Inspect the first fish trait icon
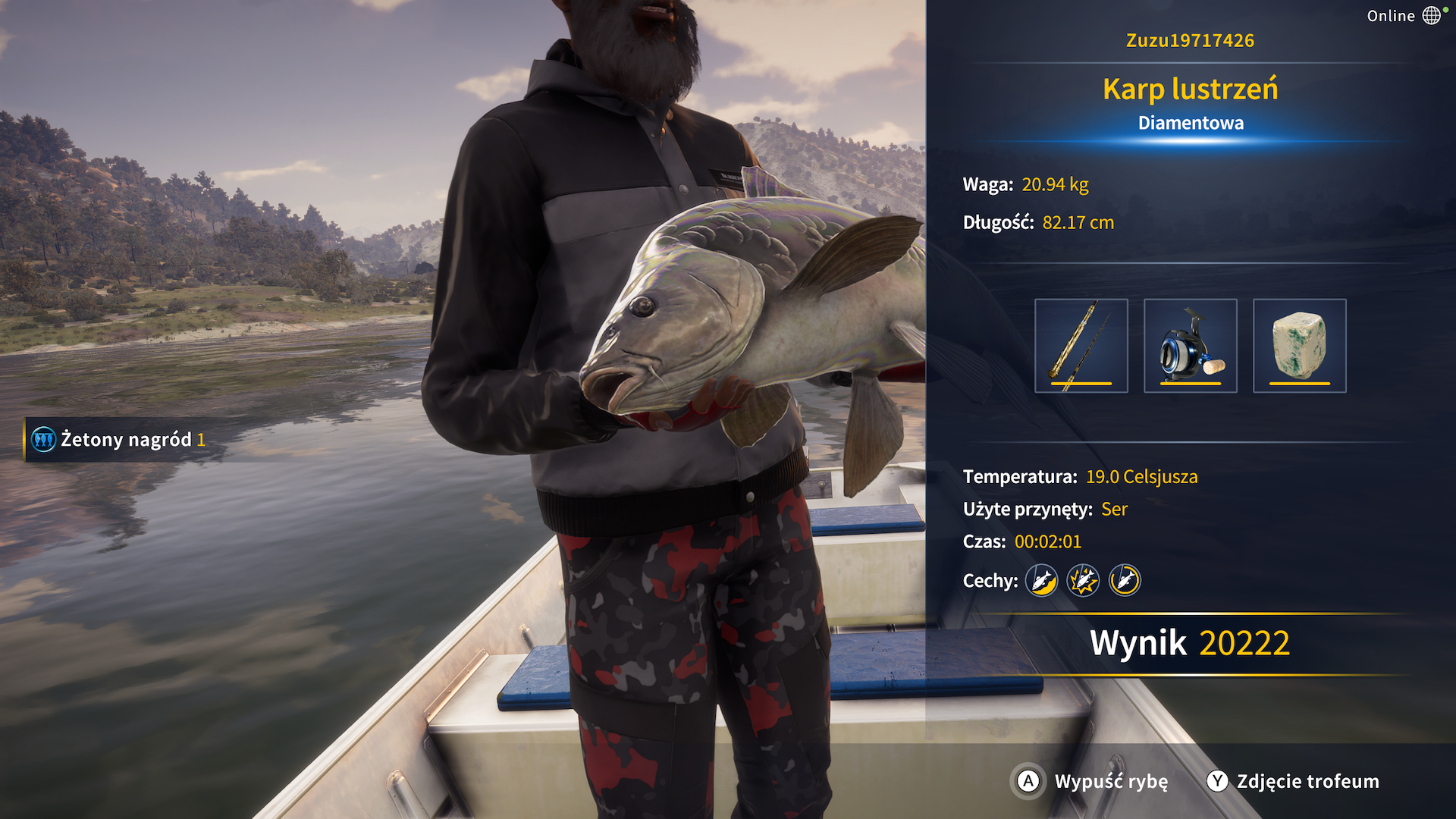The image size is (1456, 819). point(1041,581)
